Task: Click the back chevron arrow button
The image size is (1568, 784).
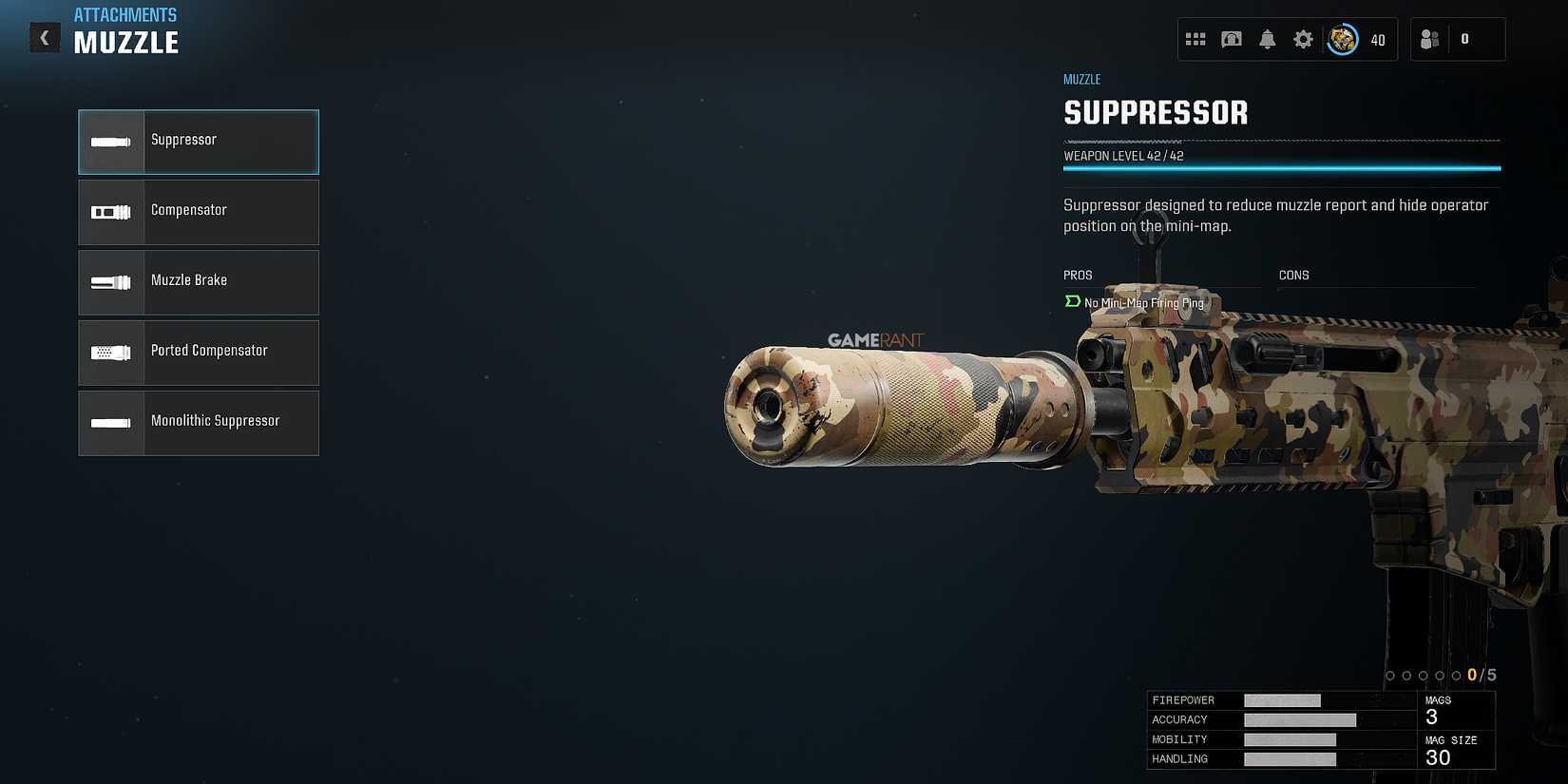Action: [45, 37]
